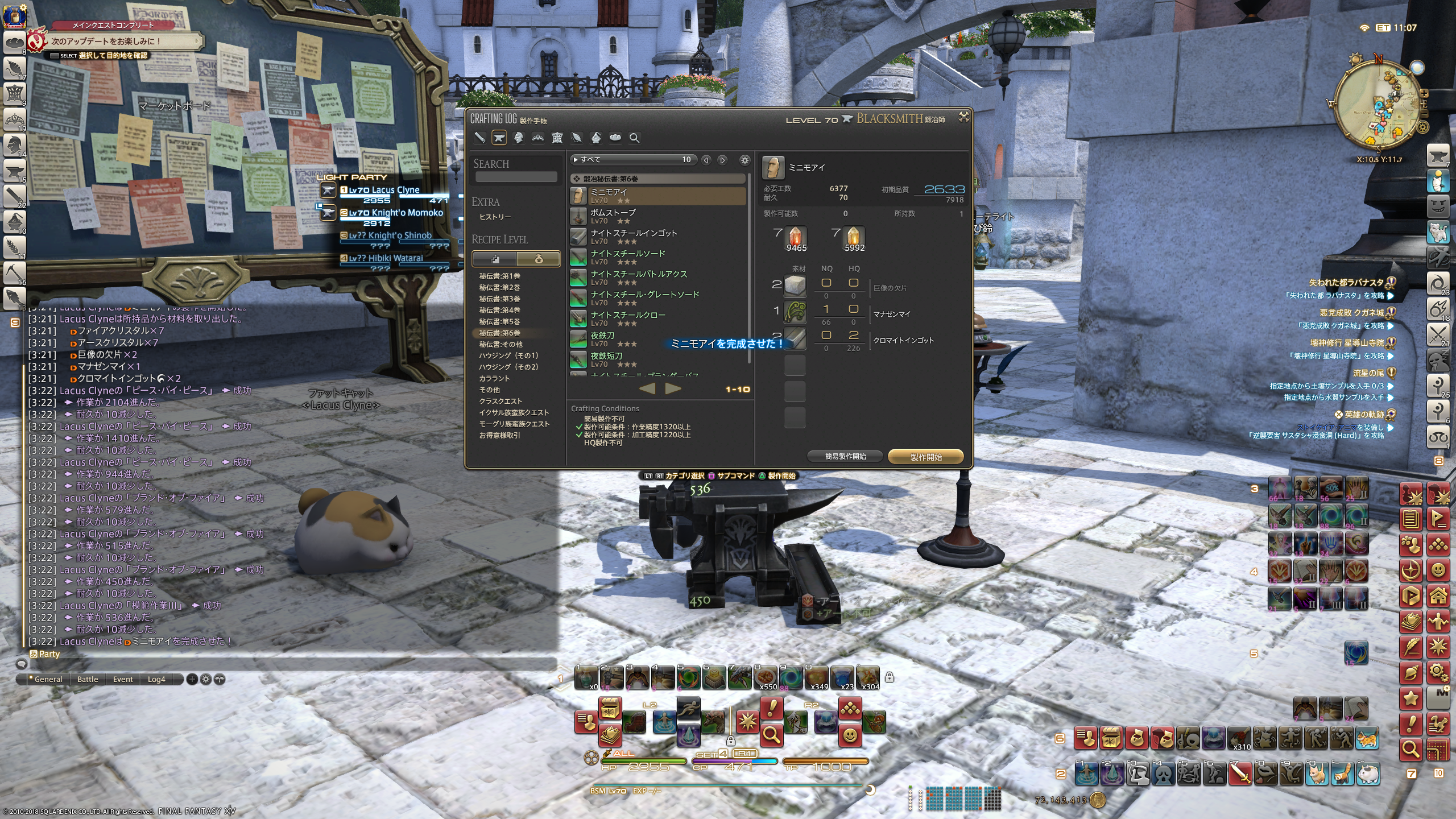Open the ヒストリー crafting history
1456x819 pixels.
click(495, 217)
